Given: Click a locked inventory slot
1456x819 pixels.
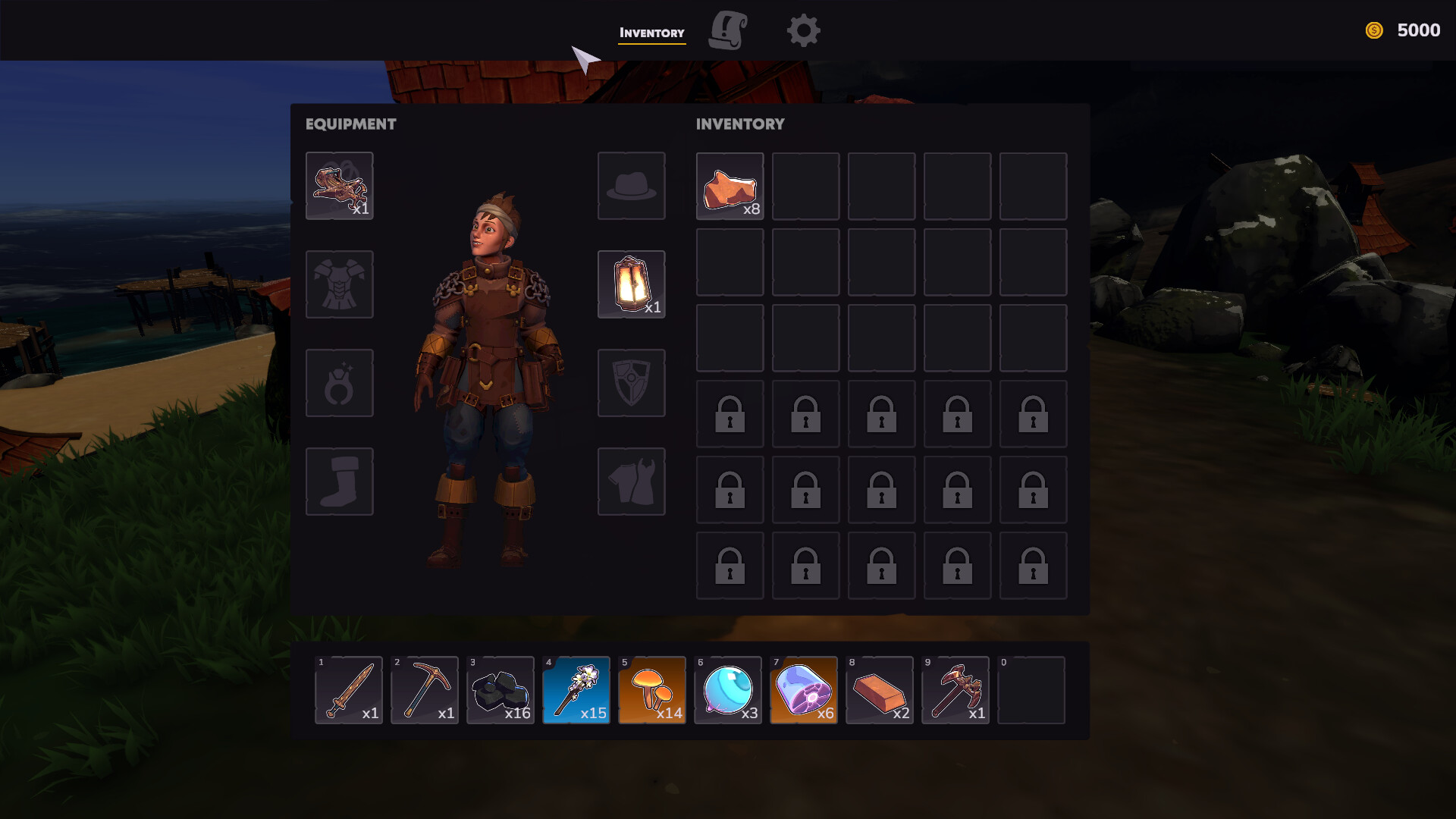Looking at the screenshot, I should click(729, 414).
